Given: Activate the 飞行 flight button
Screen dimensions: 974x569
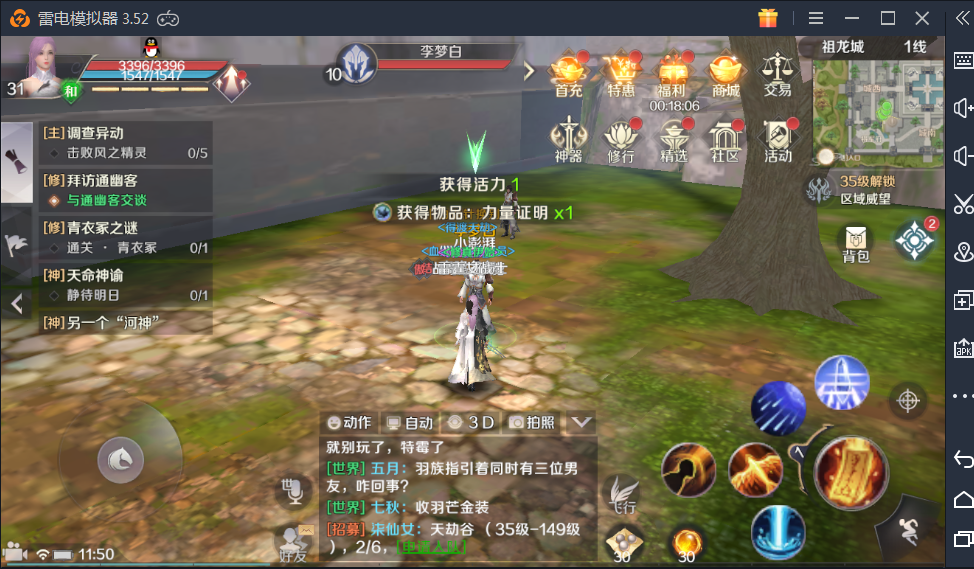Looking at the screenshot, I should (x=621, y=495).
